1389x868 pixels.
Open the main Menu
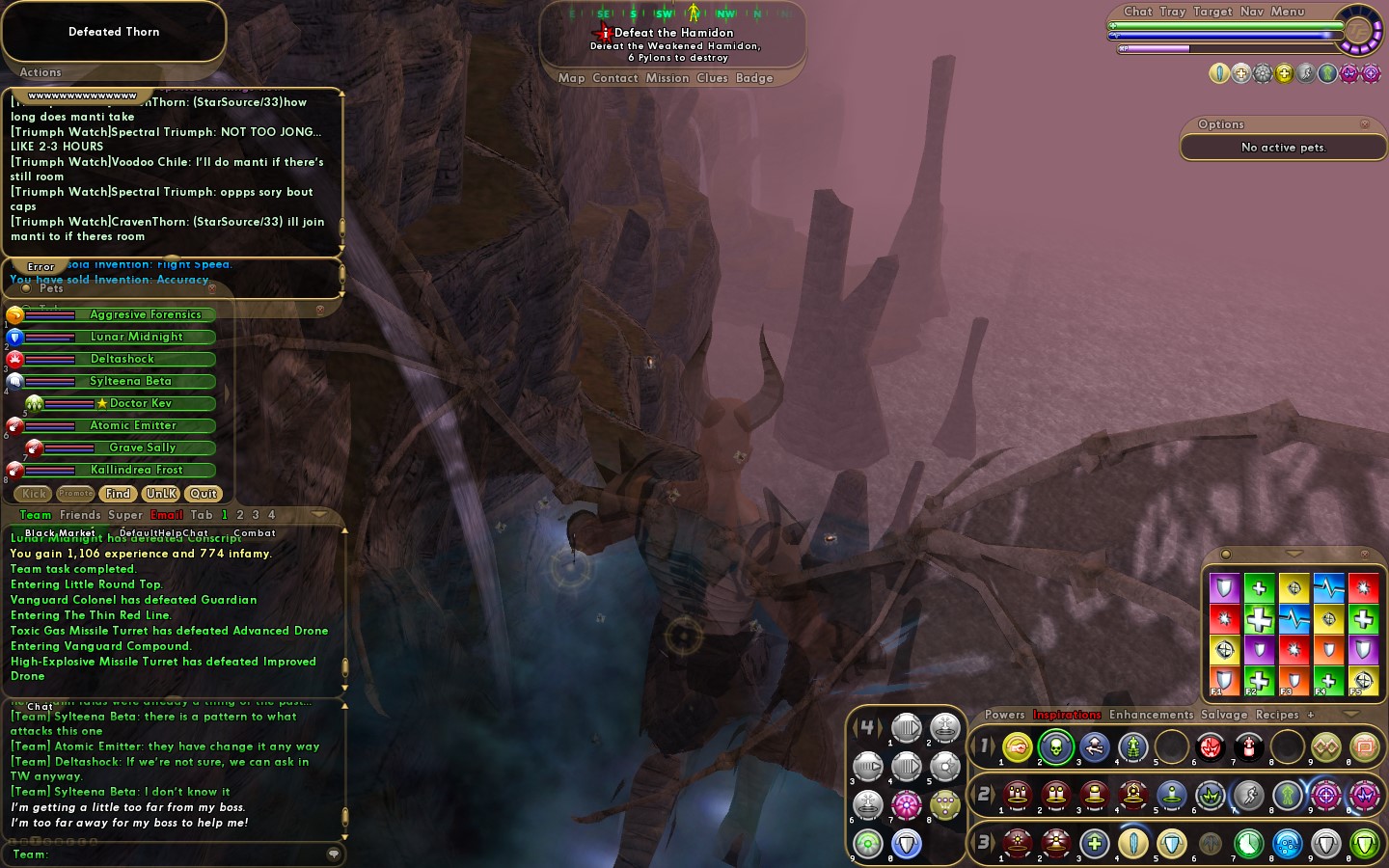[1287, 12]
